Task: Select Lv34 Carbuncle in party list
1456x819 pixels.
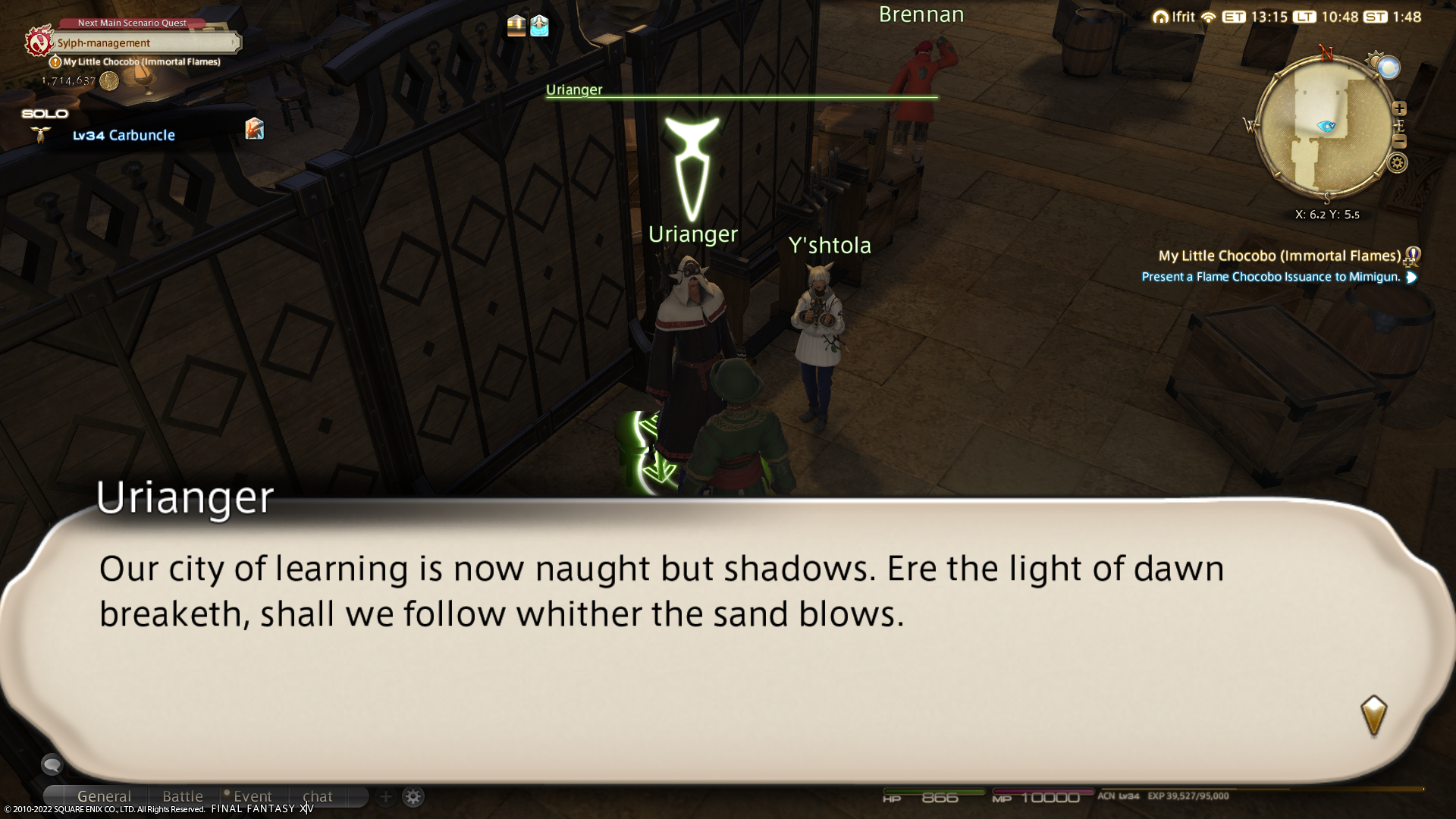Action: pos(124,135)
